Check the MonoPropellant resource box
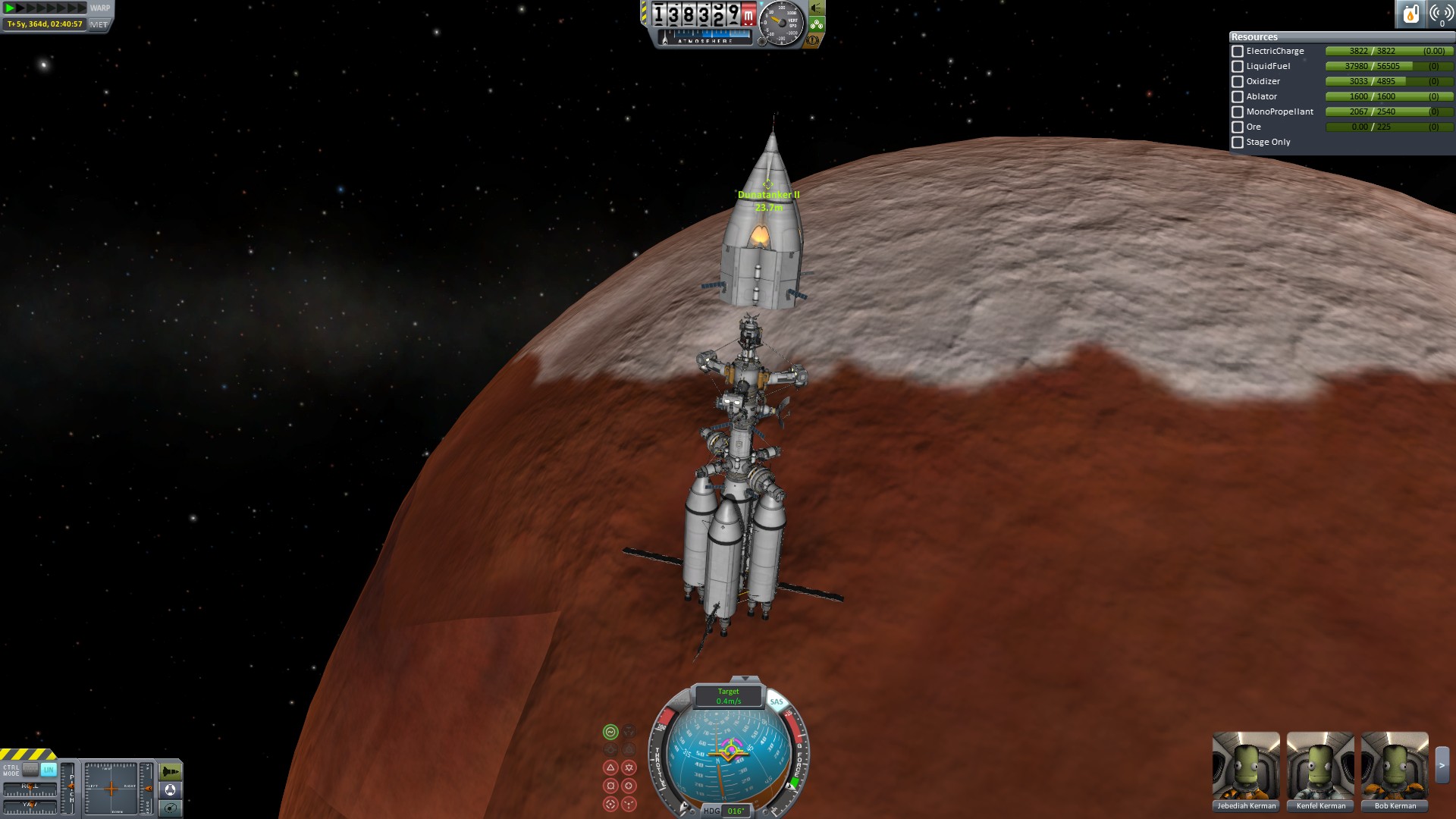 pyautogui.click(x=1238, y=112)
